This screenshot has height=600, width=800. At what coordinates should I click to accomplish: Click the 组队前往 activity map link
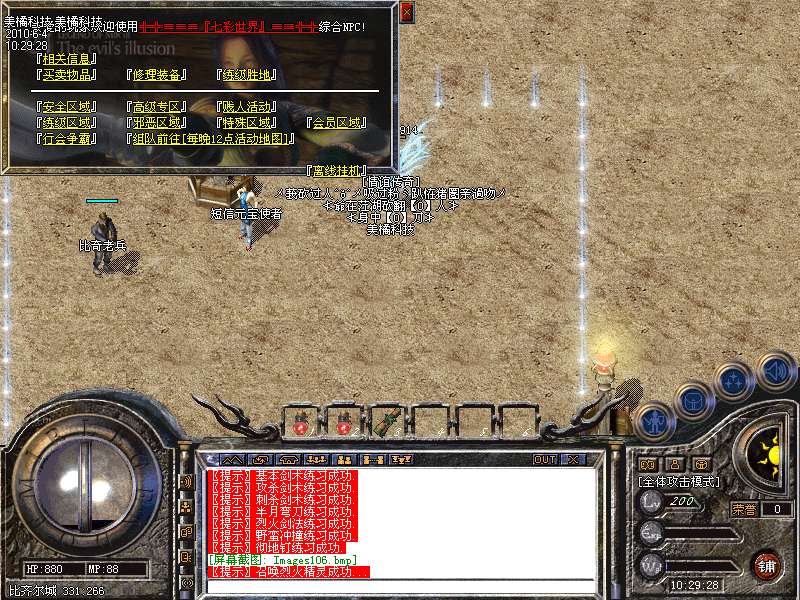212,139
